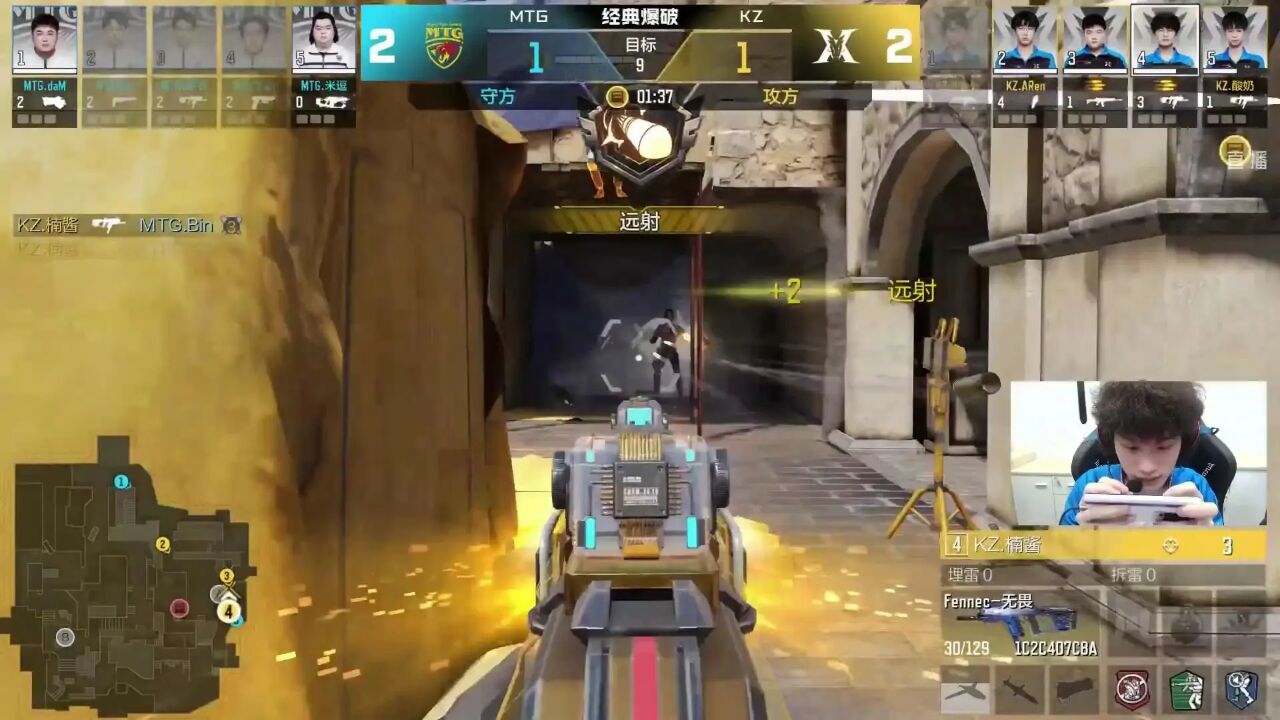Viewport: 1280px width, 720px height.
Task: Click the blue perk badge
Action: pyautogui.click(x=1241, y=689)
